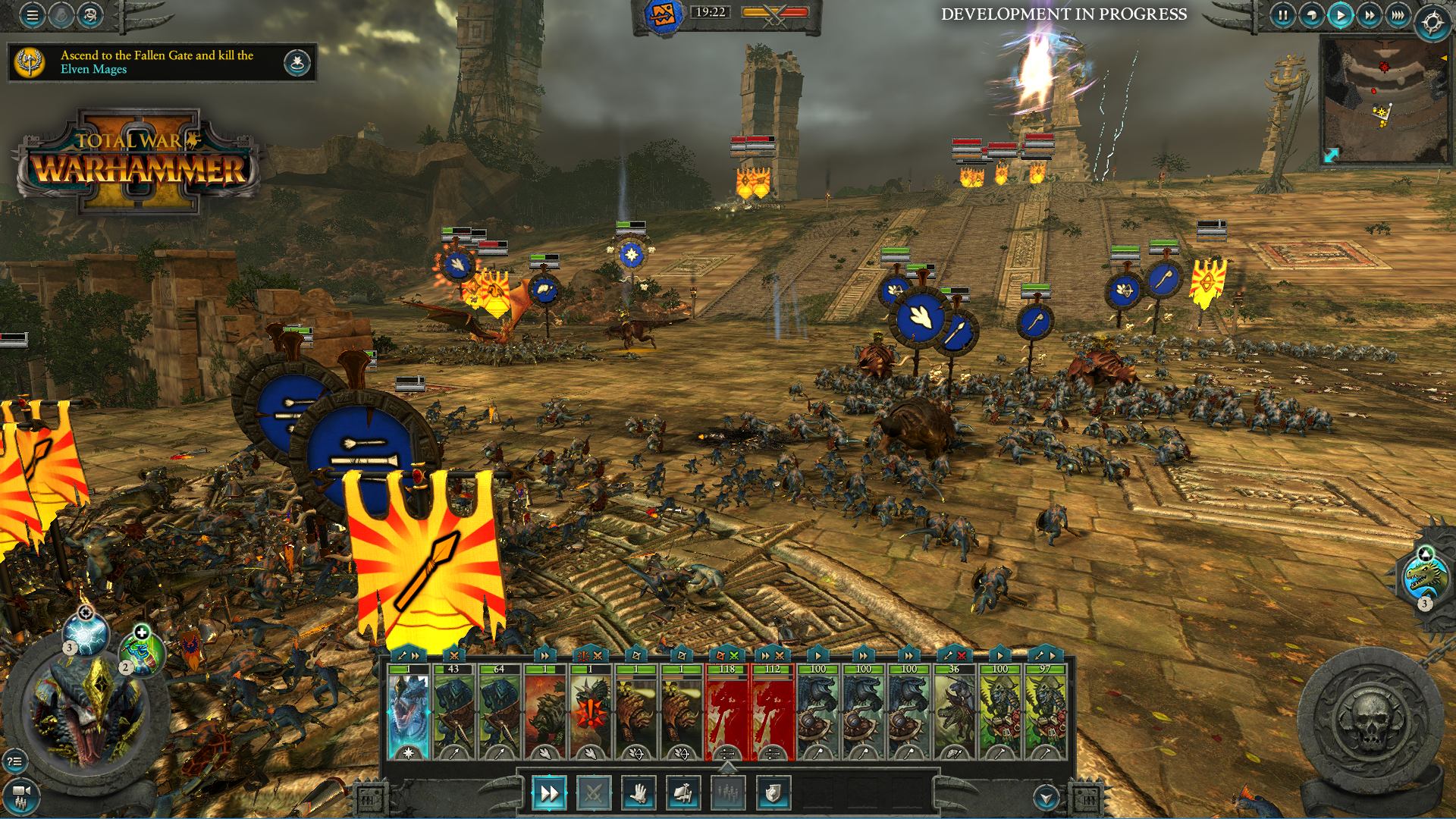Viewport: 1456px width, 819px height.
Task: Toggle the grouped units formation icon
Action: [729, 792]
